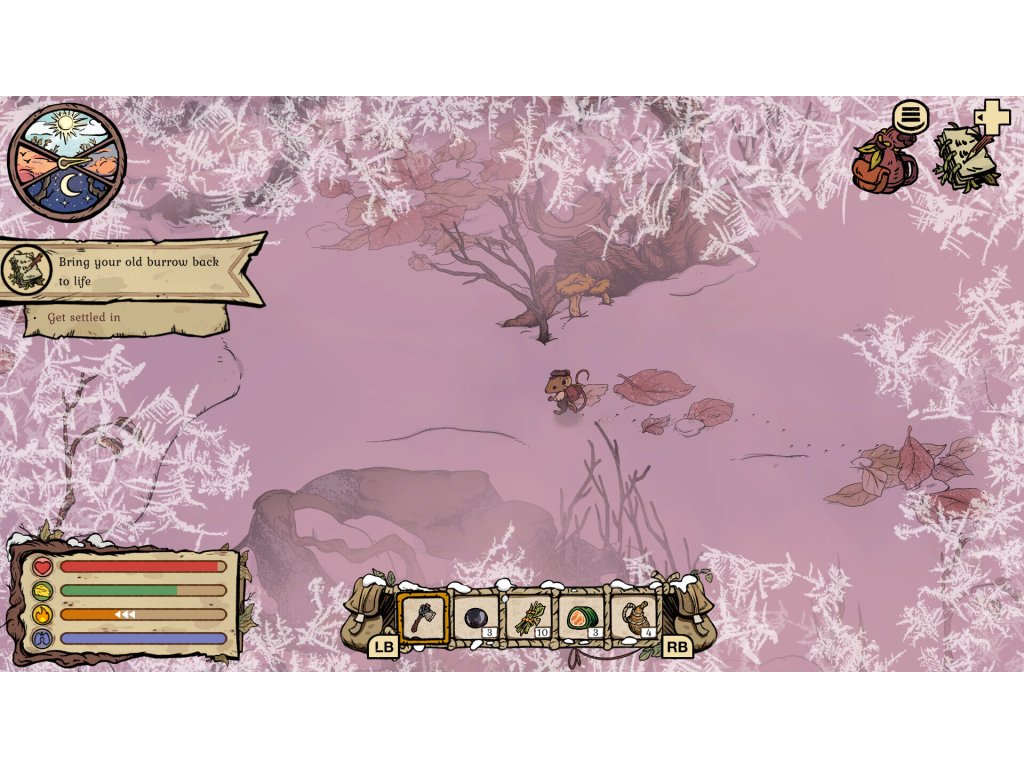Select the leaf-wrapped salmon food slot

(582, 617)
